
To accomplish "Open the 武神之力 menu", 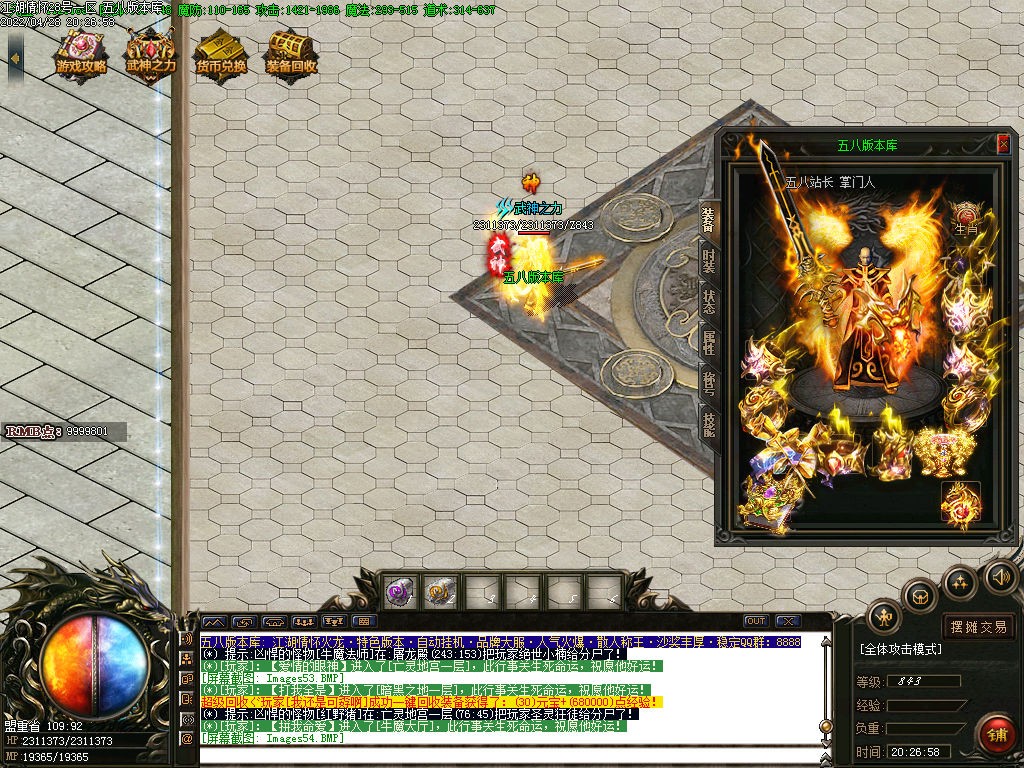I will 151,56.
